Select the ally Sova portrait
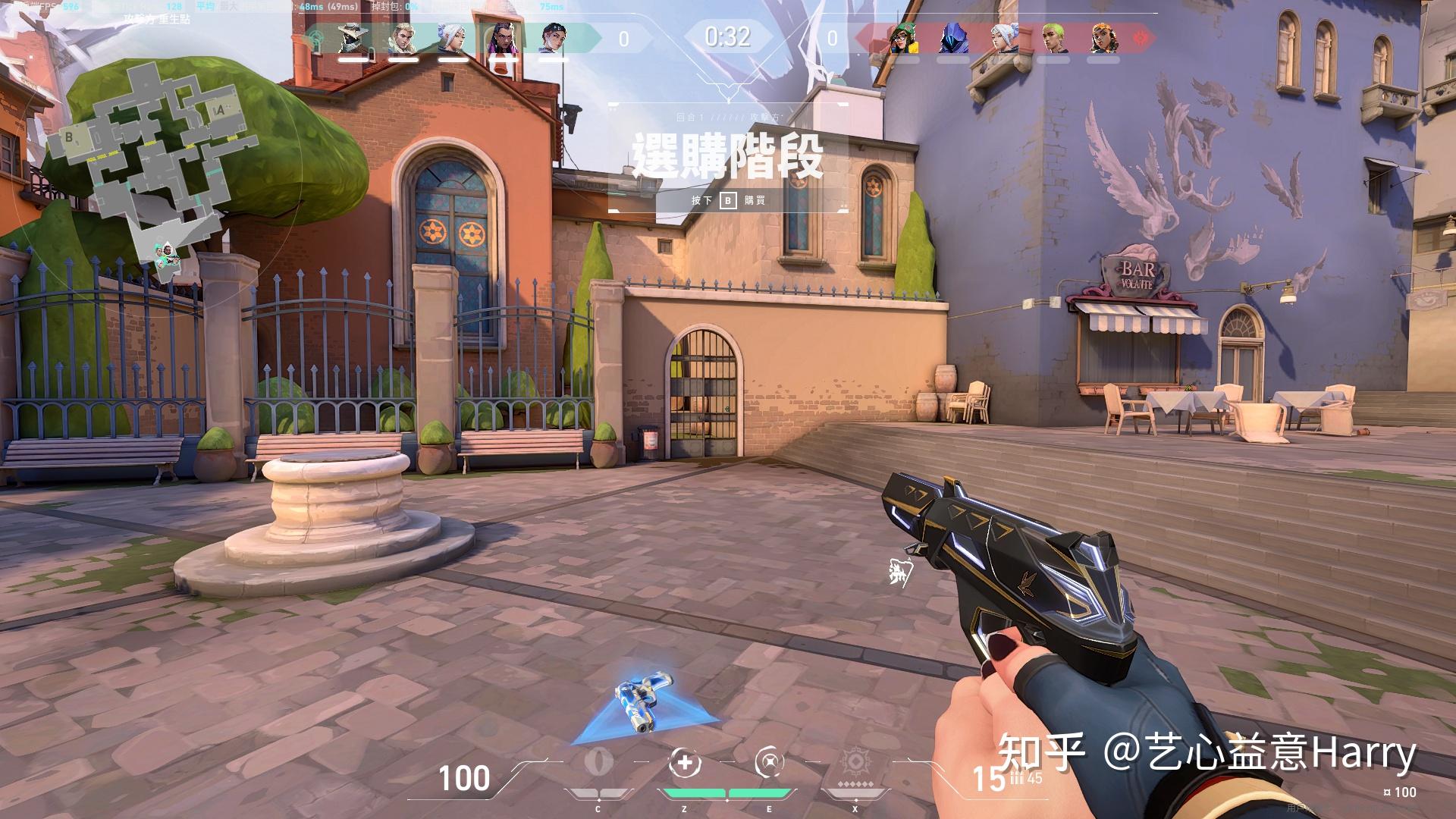 tap(403, 38)
